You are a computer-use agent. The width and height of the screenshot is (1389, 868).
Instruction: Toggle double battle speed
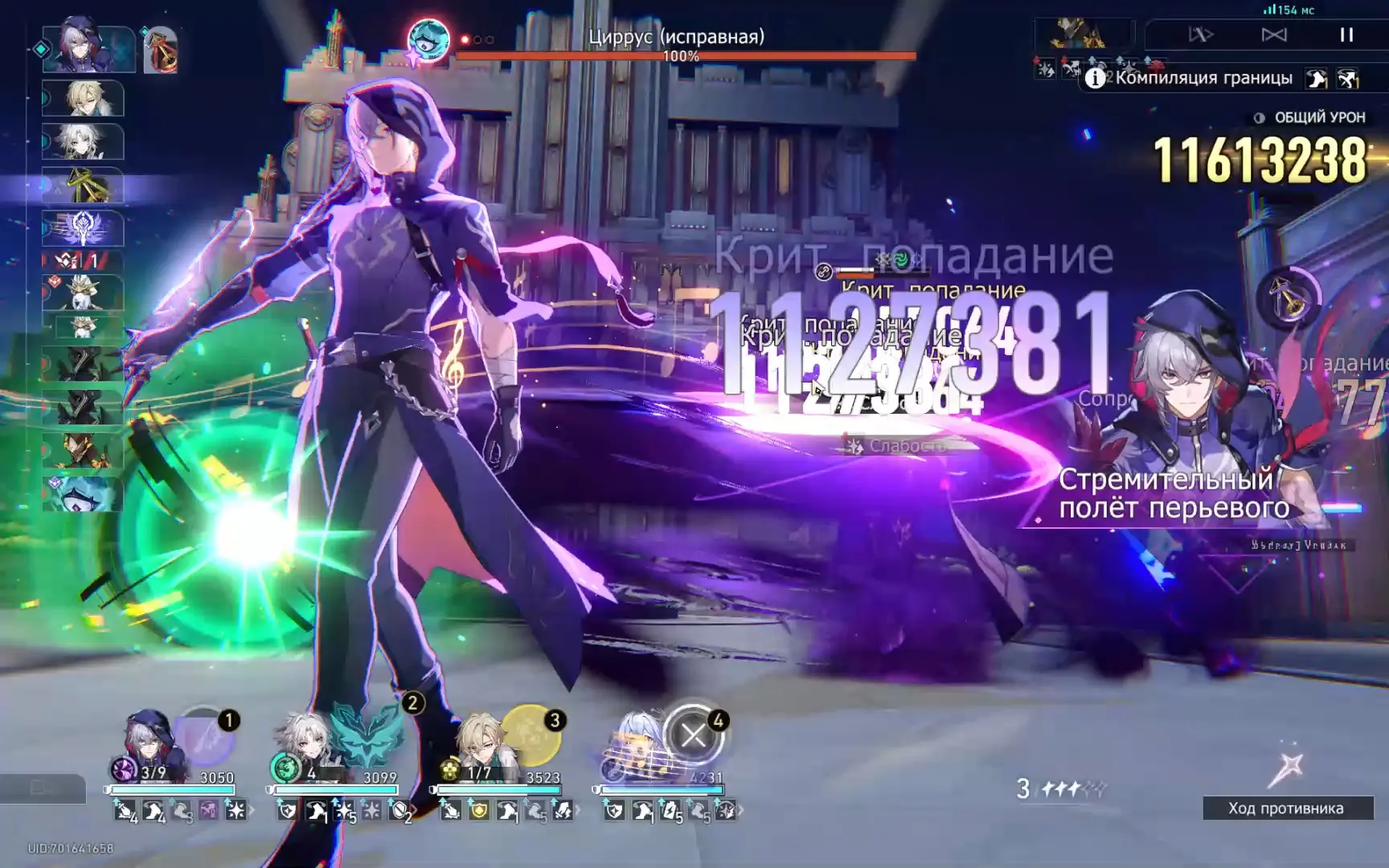pos(1201,35)
